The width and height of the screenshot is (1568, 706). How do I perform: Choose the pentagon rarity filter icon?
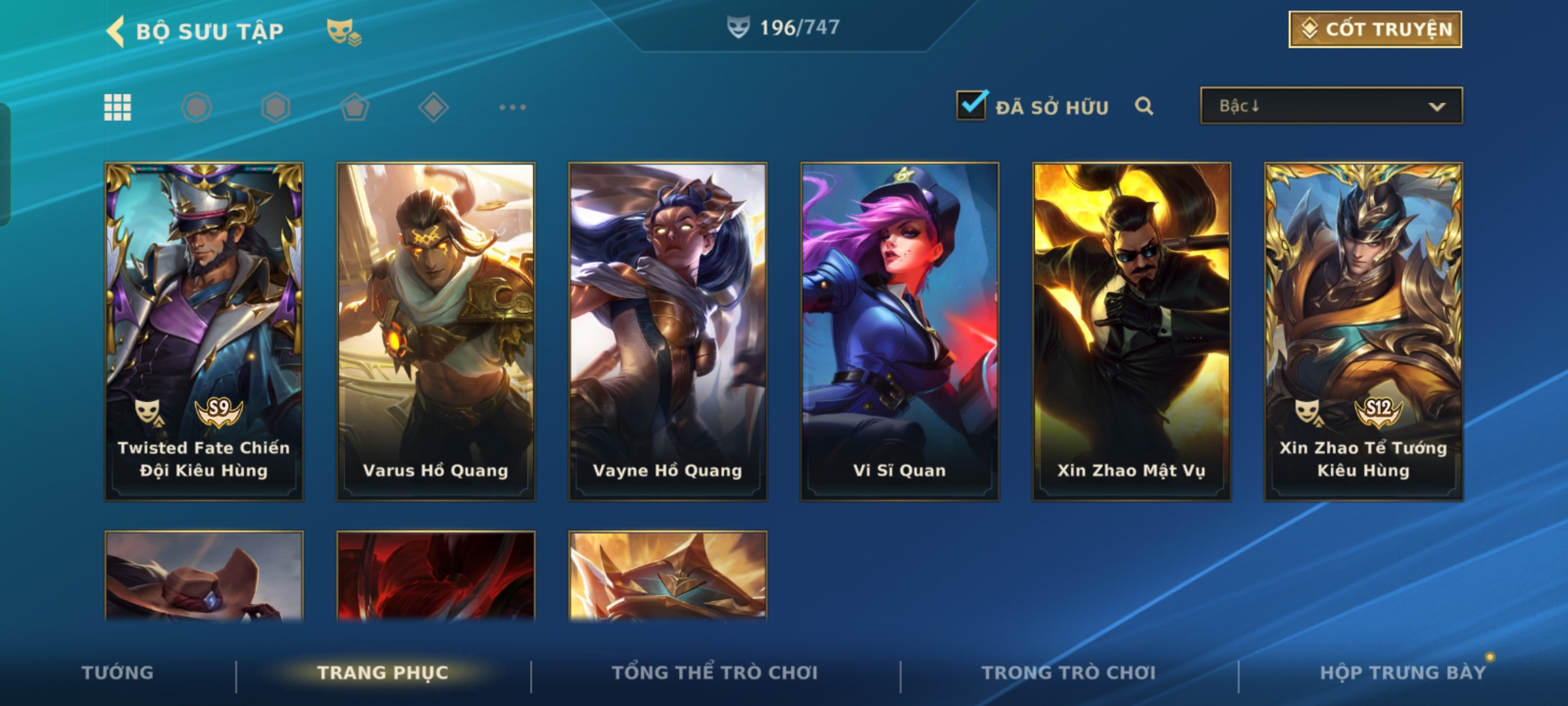tap(354, 107)
